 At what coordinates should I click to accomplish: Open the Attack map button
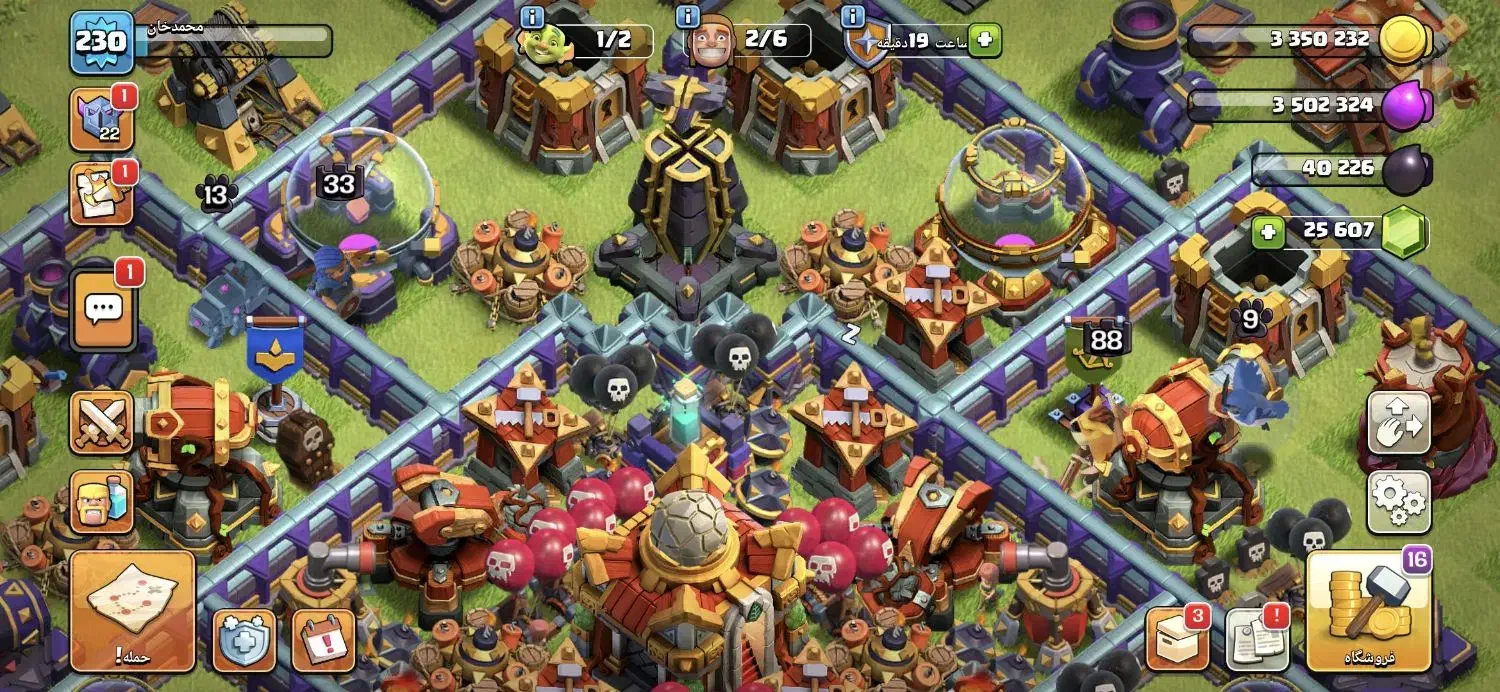click(x=132, y=610)
